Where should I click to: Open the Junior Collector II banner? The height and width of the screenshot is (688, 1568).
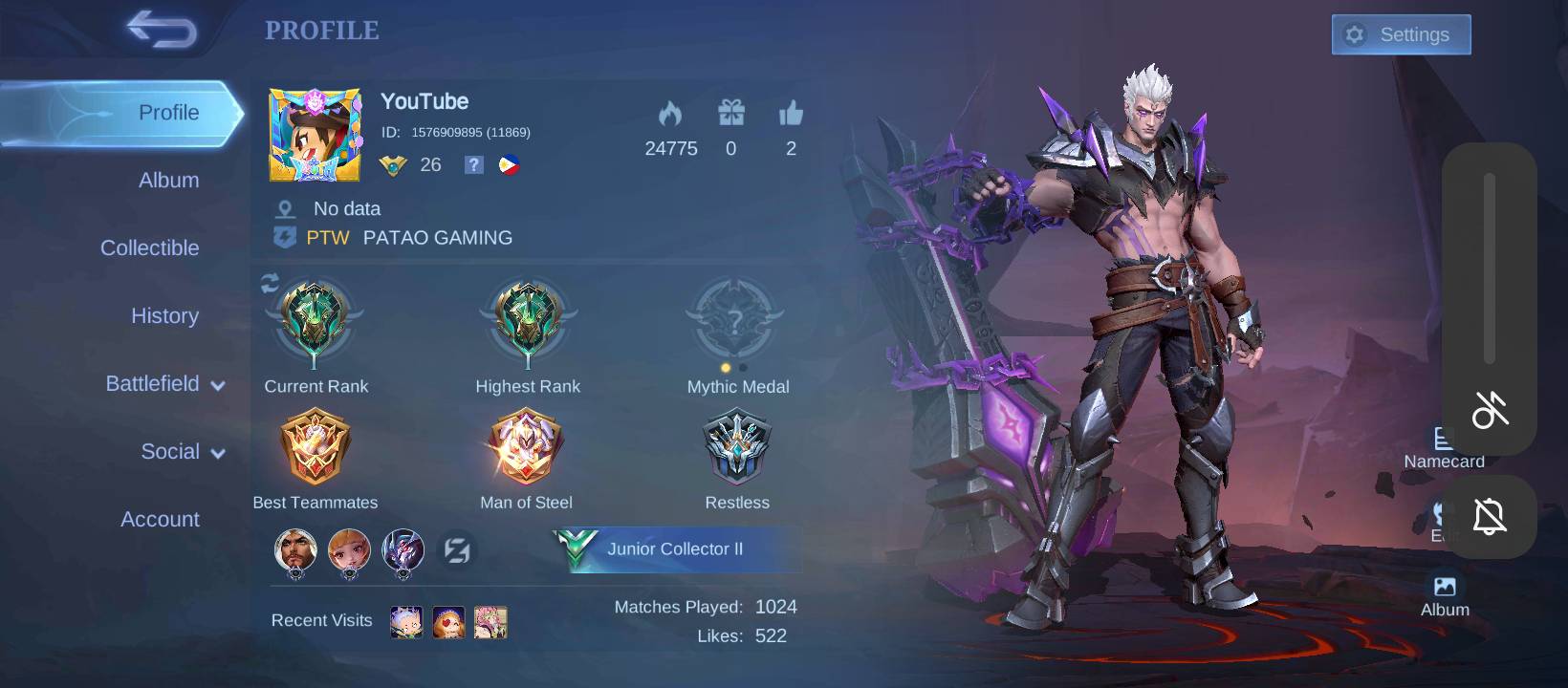(674, 549)
